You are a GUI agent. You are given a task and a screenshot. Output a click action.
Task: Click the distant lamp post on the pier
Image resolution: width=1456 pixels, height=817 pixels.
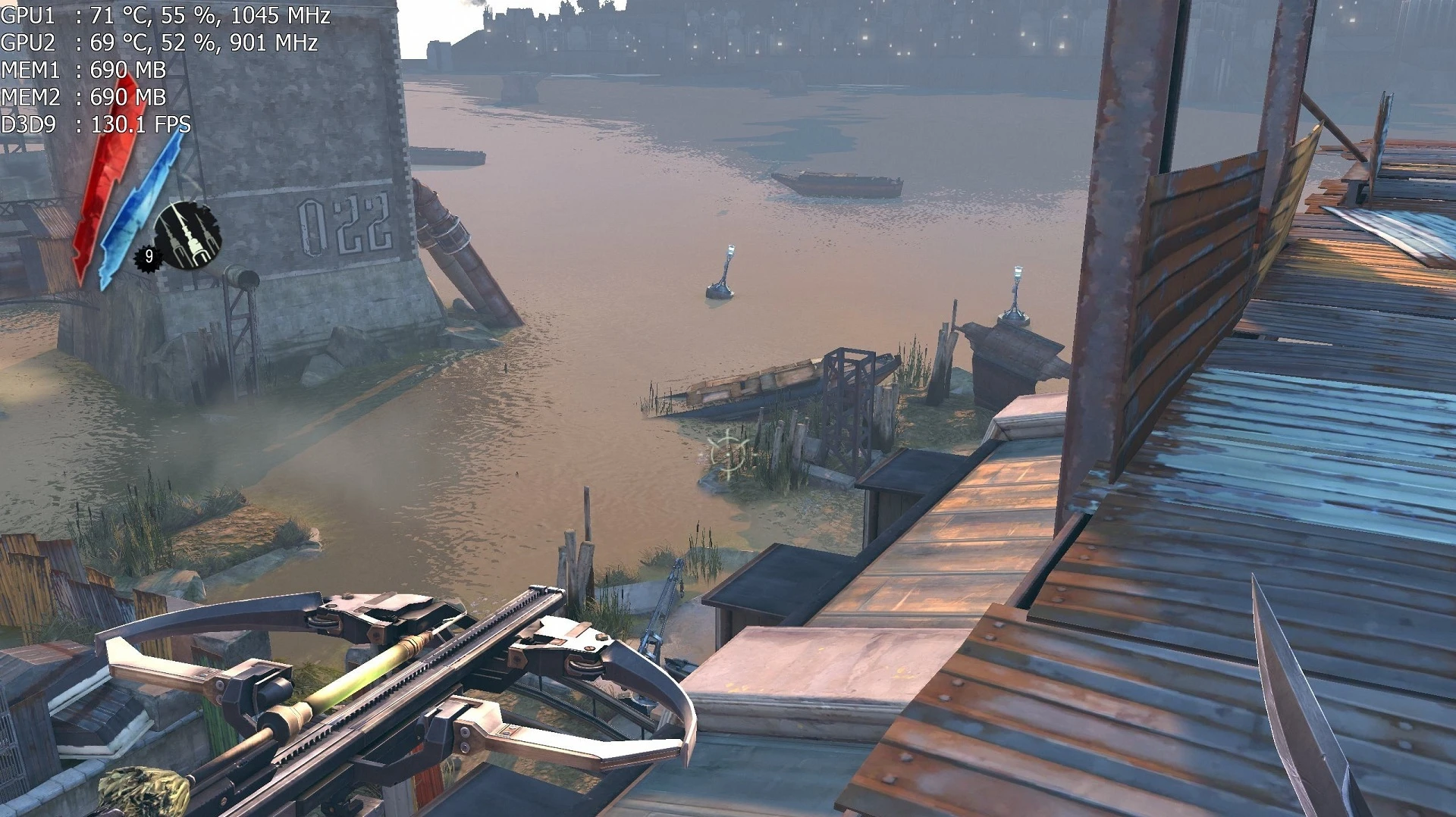(x=1016, y=288)
